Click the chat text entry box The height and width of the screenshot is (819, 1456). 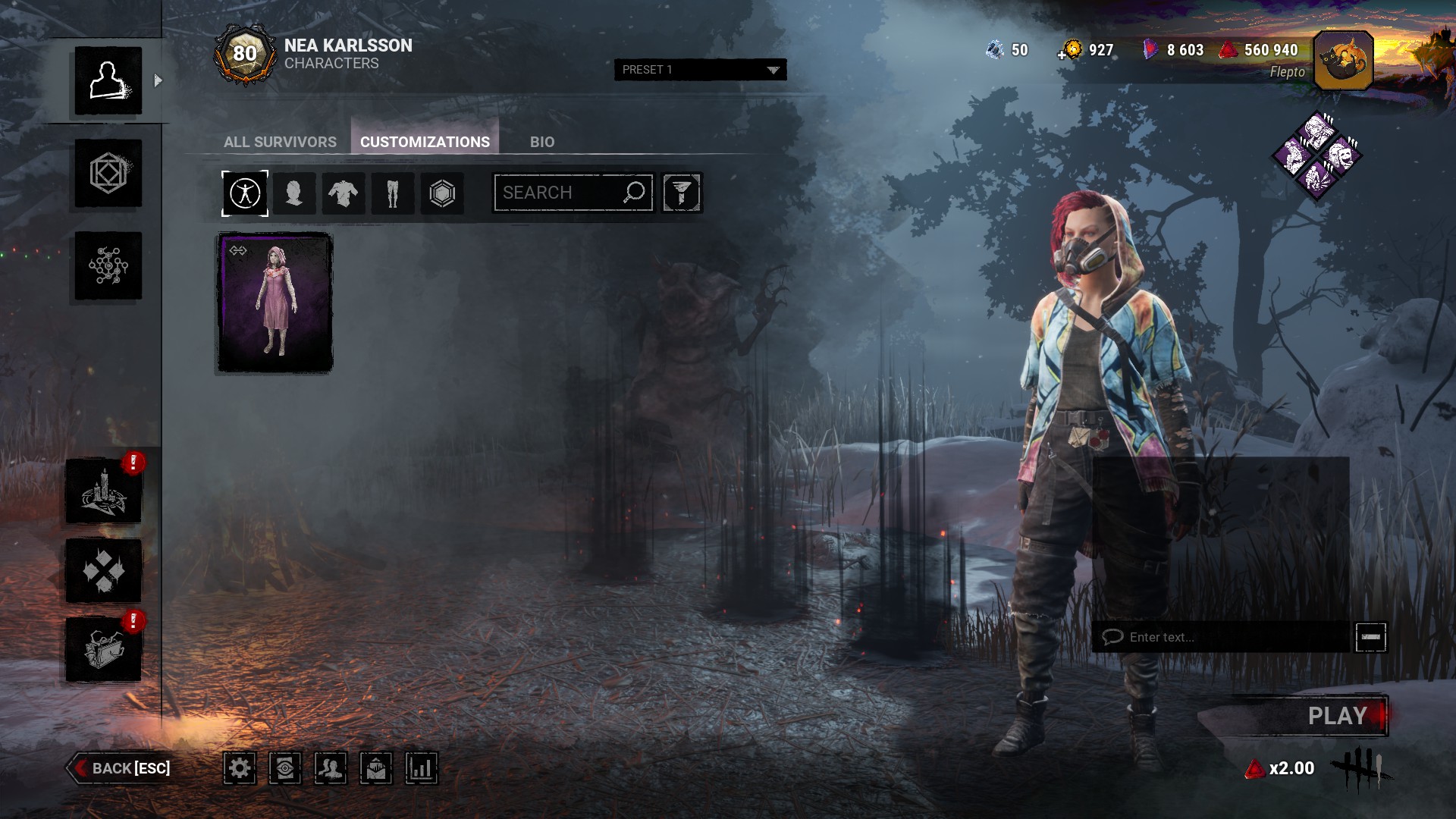pos(1221,637)
